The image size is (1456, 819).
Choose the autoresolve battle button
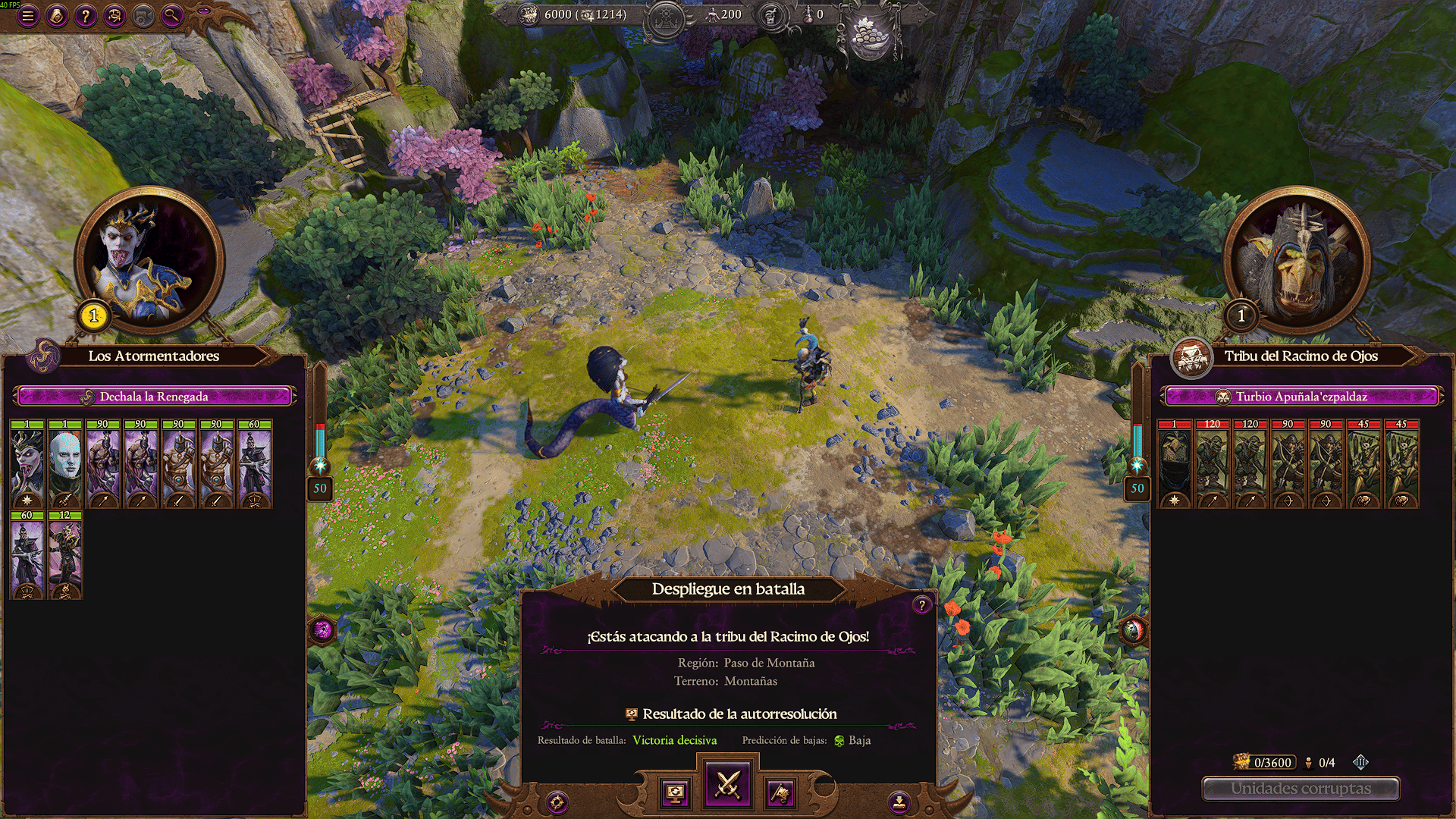[675, 793]
